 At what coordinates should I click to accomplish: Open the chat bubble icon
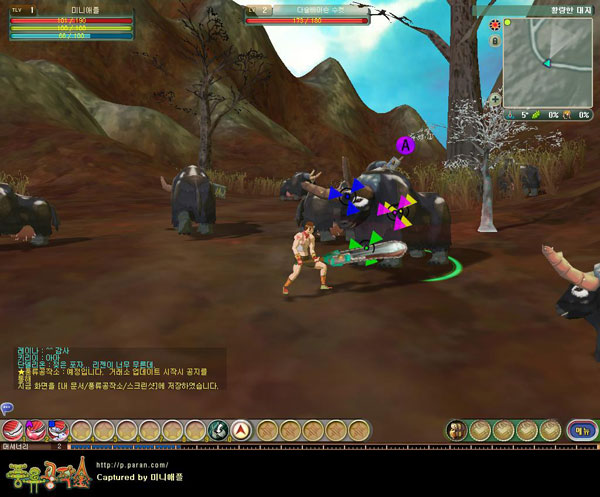pos(6,407)
